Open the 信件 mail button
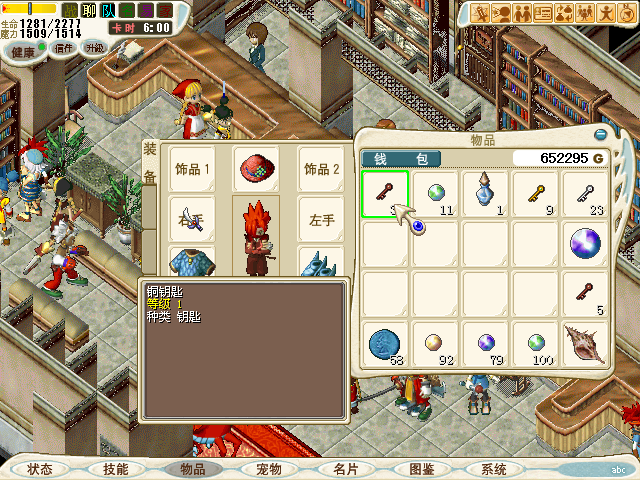 click(64, 48)
